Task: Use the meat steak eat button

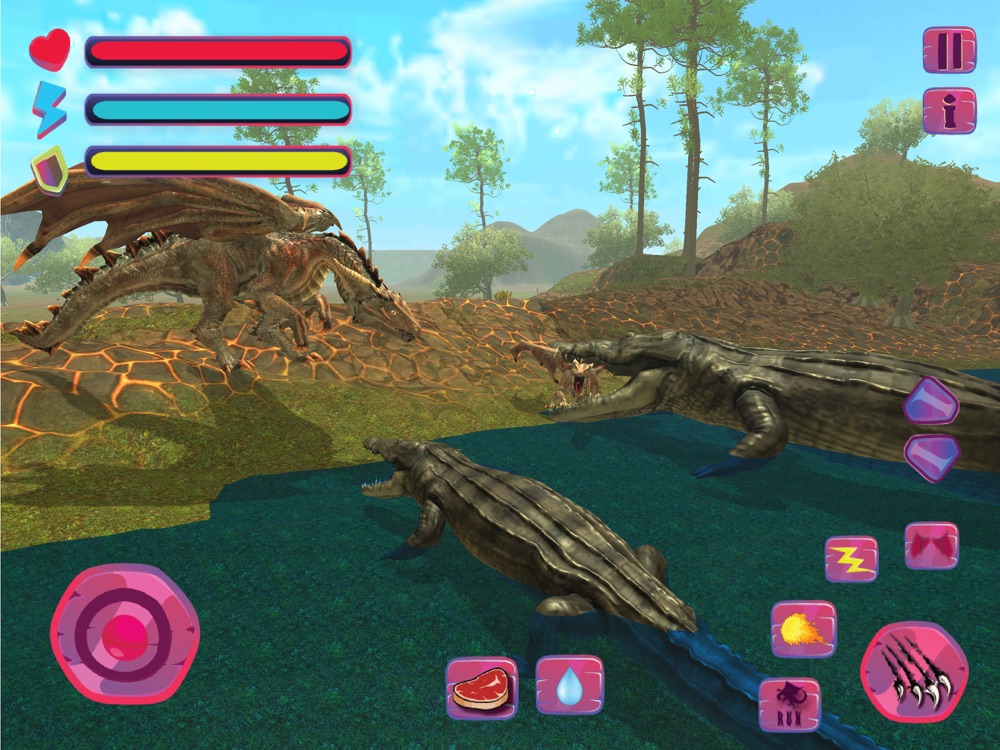Action: pyautogui.click(x=481, y=687)
